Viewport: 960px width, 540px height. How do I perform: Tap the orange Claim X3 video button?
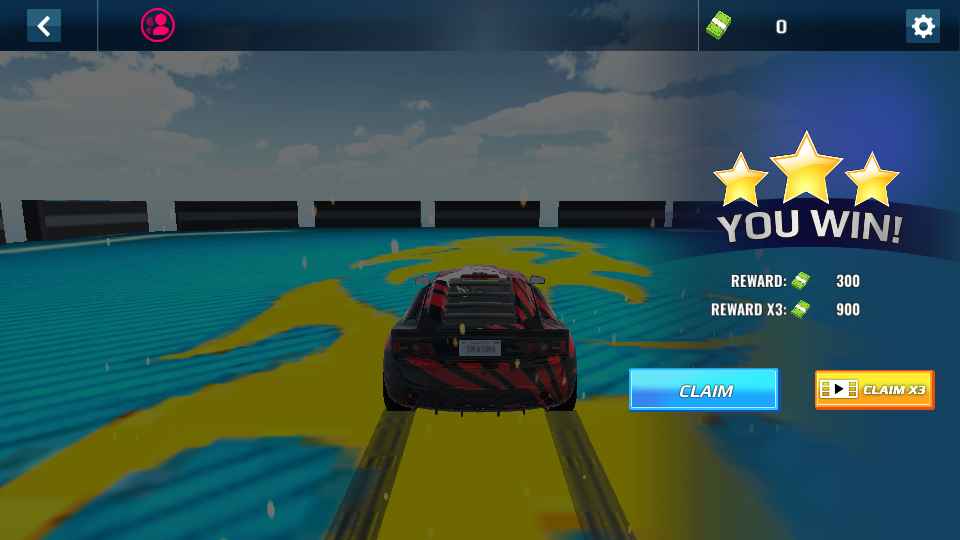[874, 390]
